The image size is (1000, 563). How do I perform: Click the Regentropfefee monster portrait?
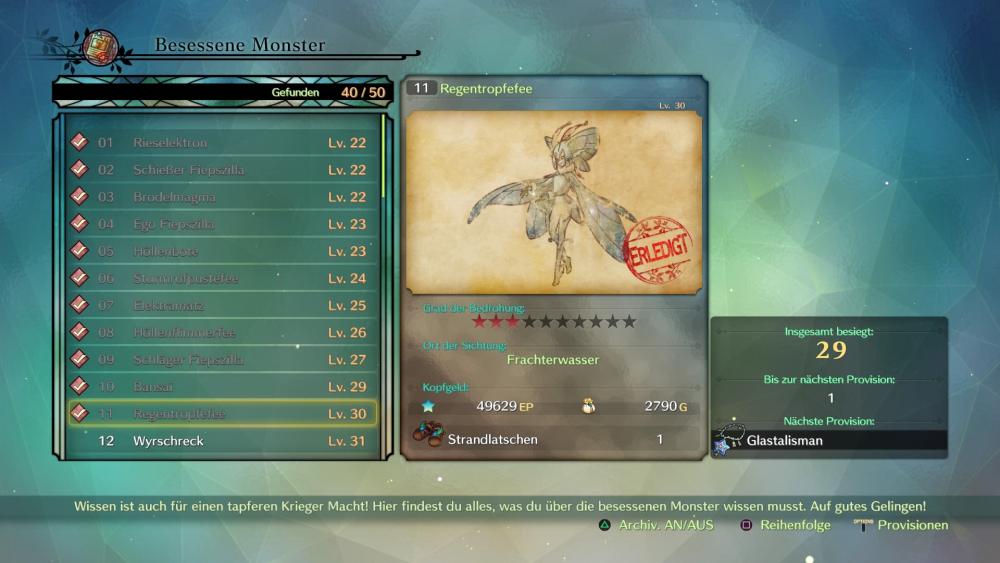(554, 202)
